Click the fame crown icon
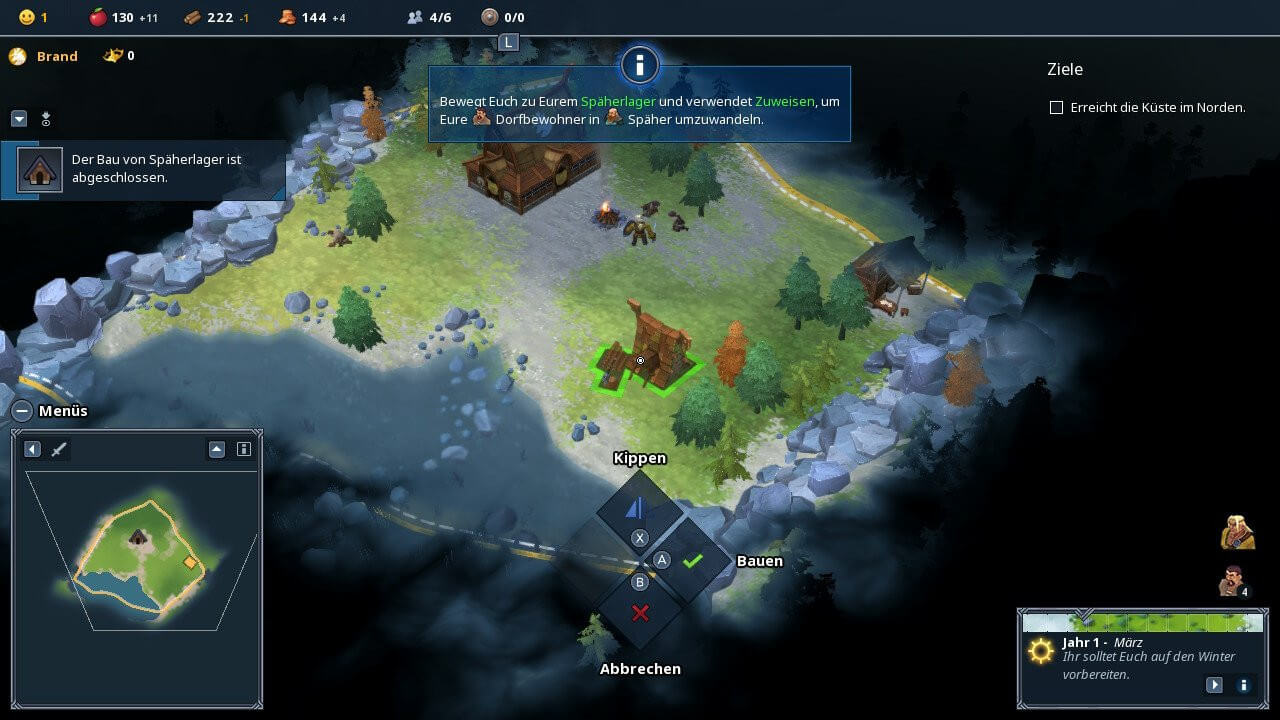The height and width of the screenshot is (720, 1280). click(x=112, y=56)
